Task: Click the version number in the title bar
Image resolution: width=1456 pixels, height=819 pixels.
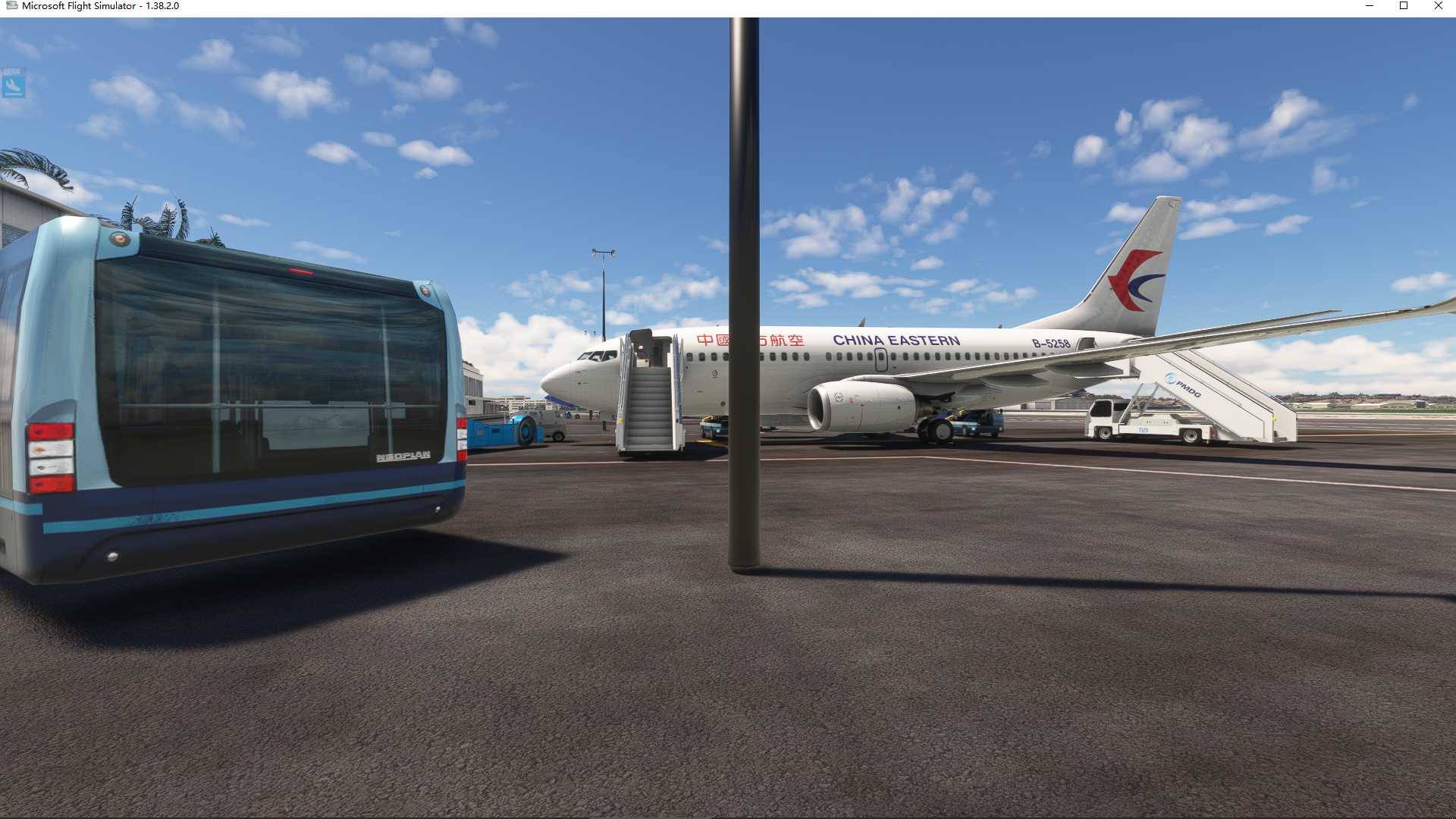Action: click(162, 5)
